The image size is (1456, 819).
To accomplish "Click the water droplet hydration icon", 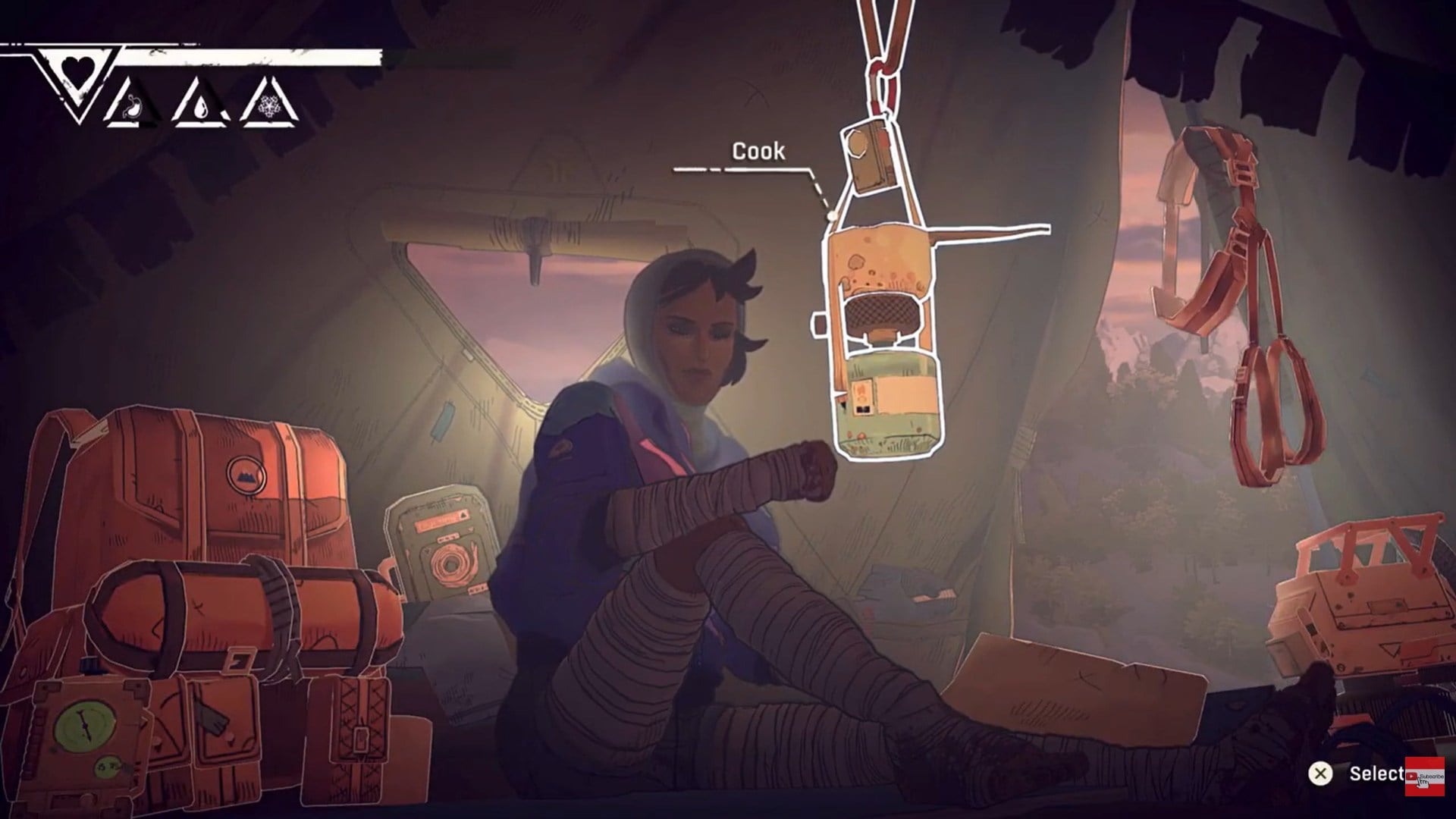I will (202, 109).
